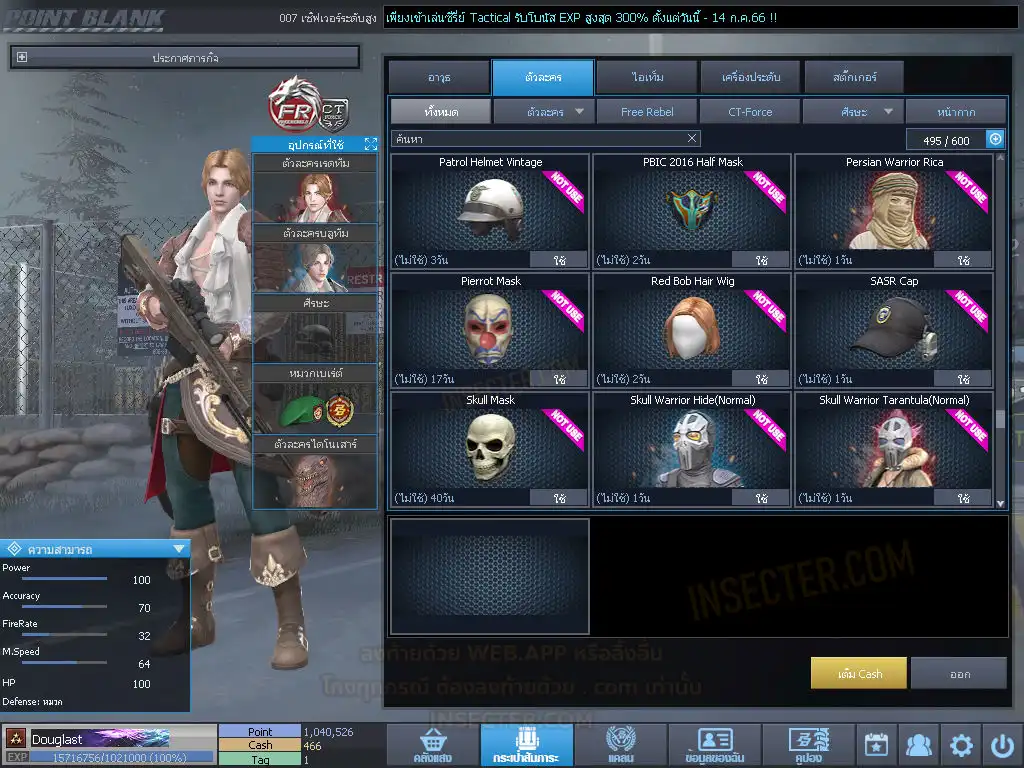Exit with the ออก button
The width and height of the screenshot is (1024, 768).
pos(959,674)
